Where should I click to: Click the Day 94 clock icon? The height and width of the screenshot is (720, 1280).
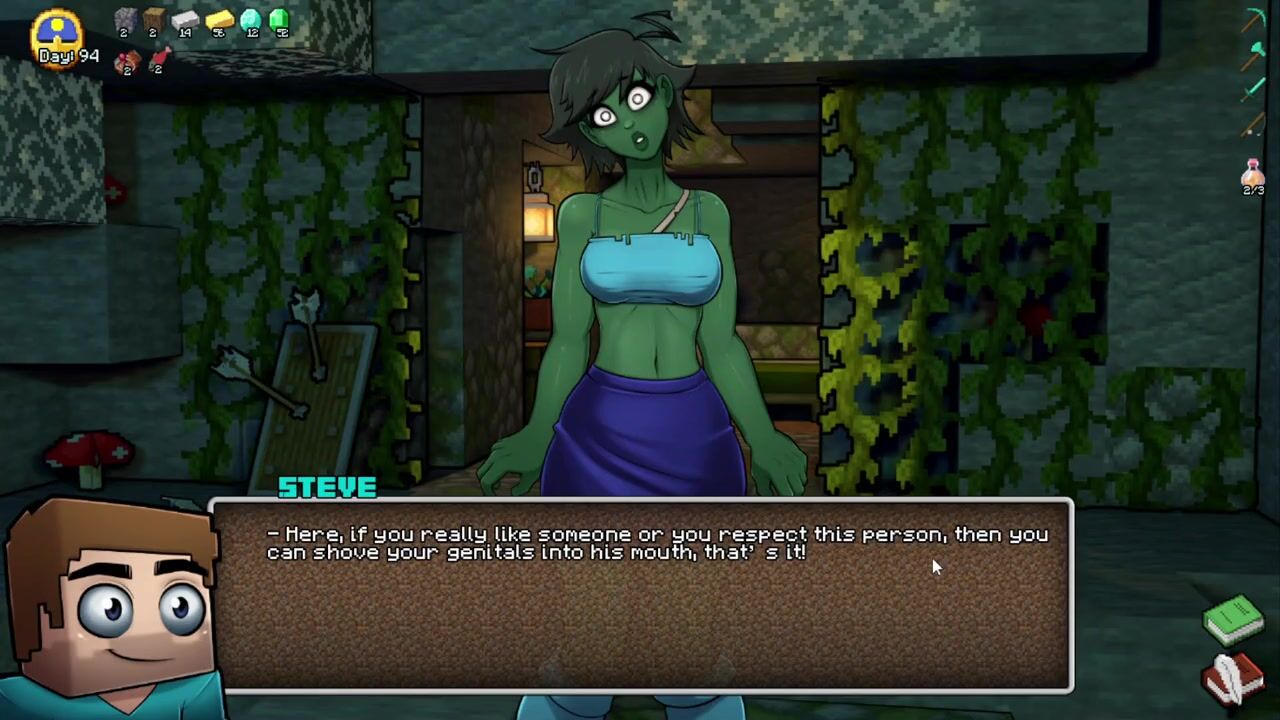coord(58,32)
